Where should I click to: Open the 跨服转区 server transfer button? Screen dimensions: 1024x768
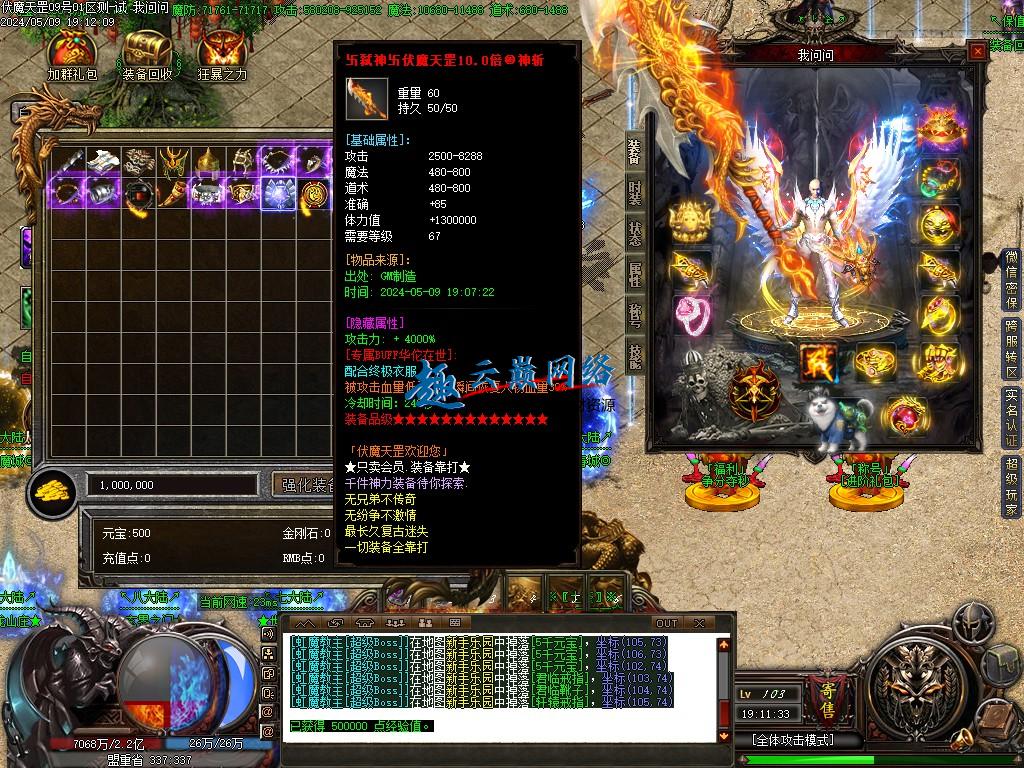[x=1011, y=347]
